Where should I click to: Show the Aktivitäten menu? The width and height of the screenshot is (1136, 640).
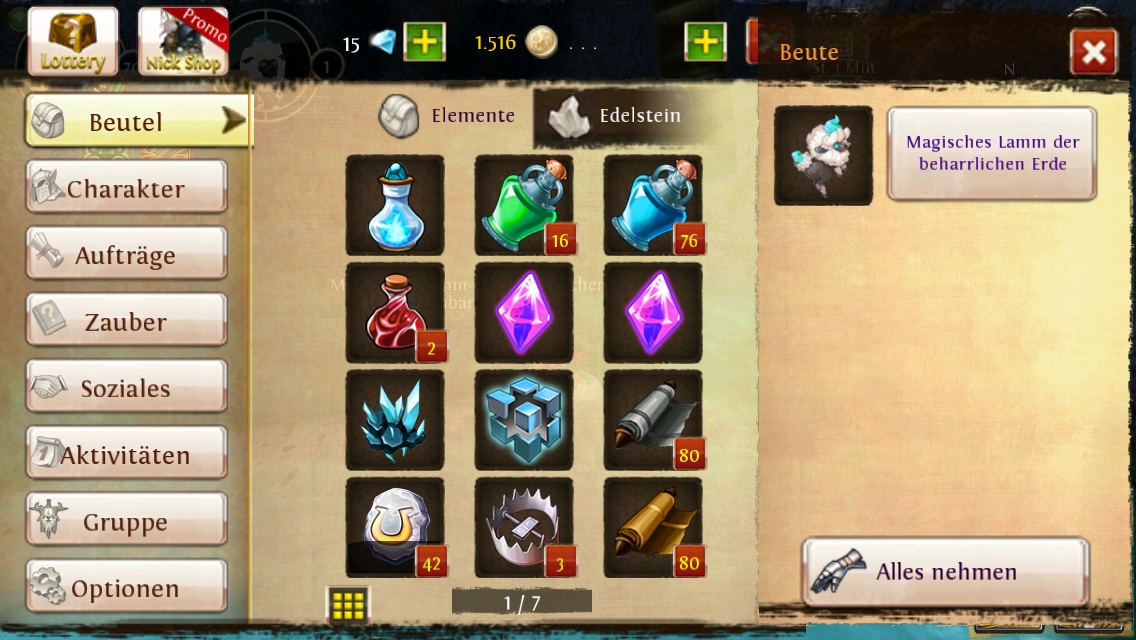127,455
